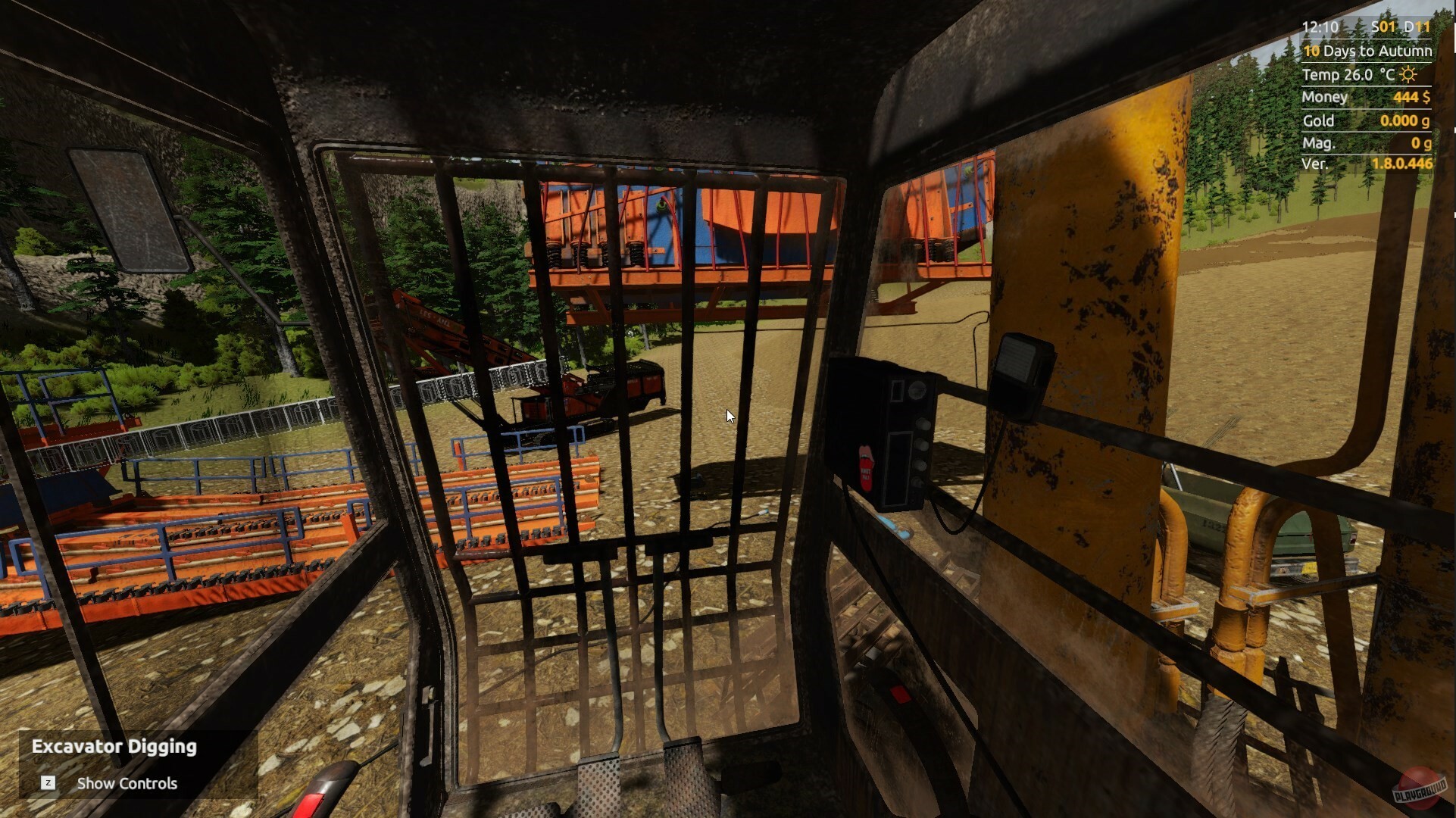This screenshot has width=1456, height=818.
Task: Click the red tongue sticker on the radio
Action: [866, 468]
